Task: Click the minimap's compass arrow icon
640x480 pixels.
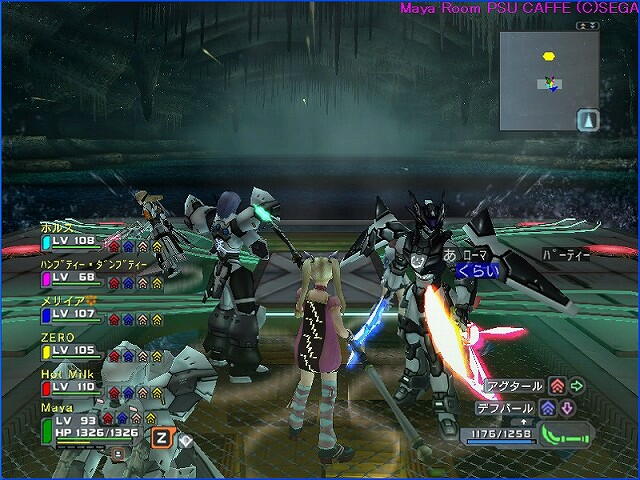Action: (x=587, y=119)
